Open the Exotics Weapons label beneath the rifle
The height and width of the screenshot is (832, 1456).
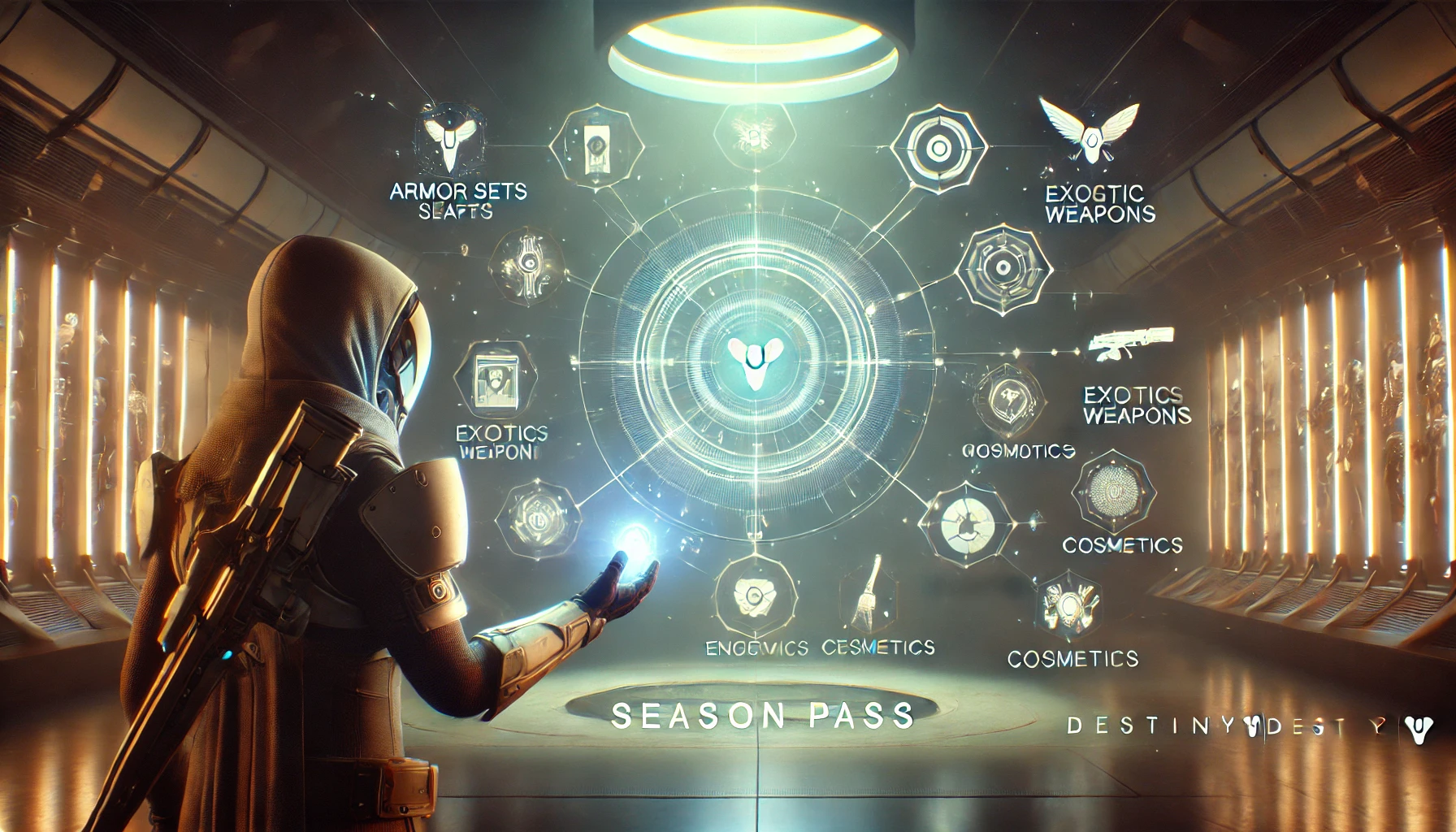1136,405
